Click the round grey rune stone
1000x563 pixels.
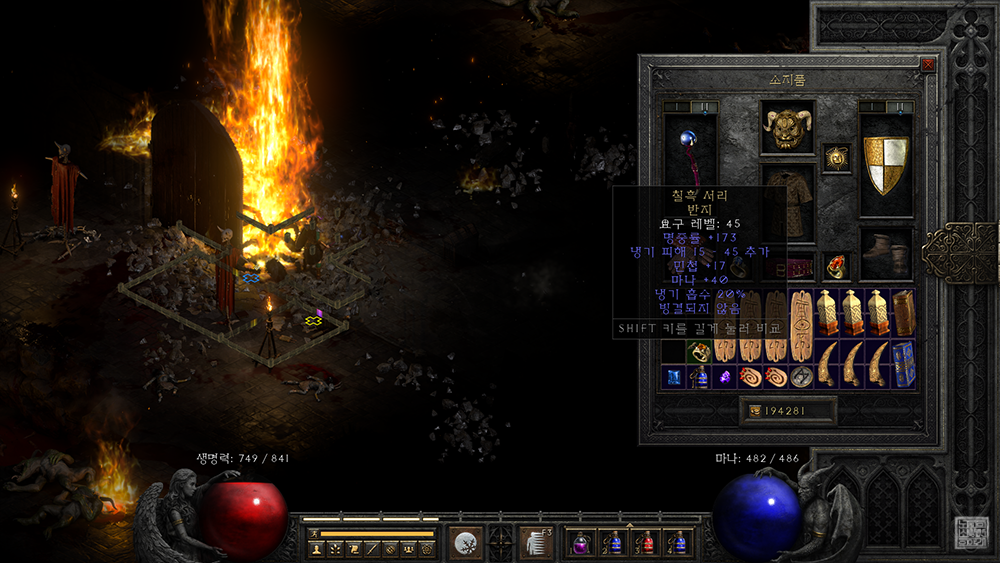[801, 377]
